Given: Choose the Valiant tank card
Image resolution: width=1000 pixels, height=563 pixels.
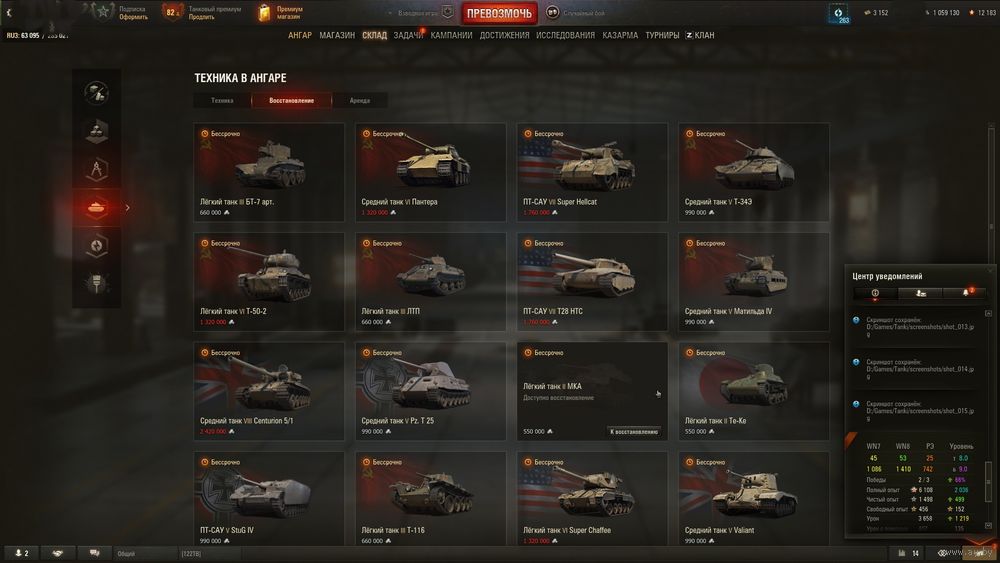Looking at the screenshot, I should click(x=753, y=499).
